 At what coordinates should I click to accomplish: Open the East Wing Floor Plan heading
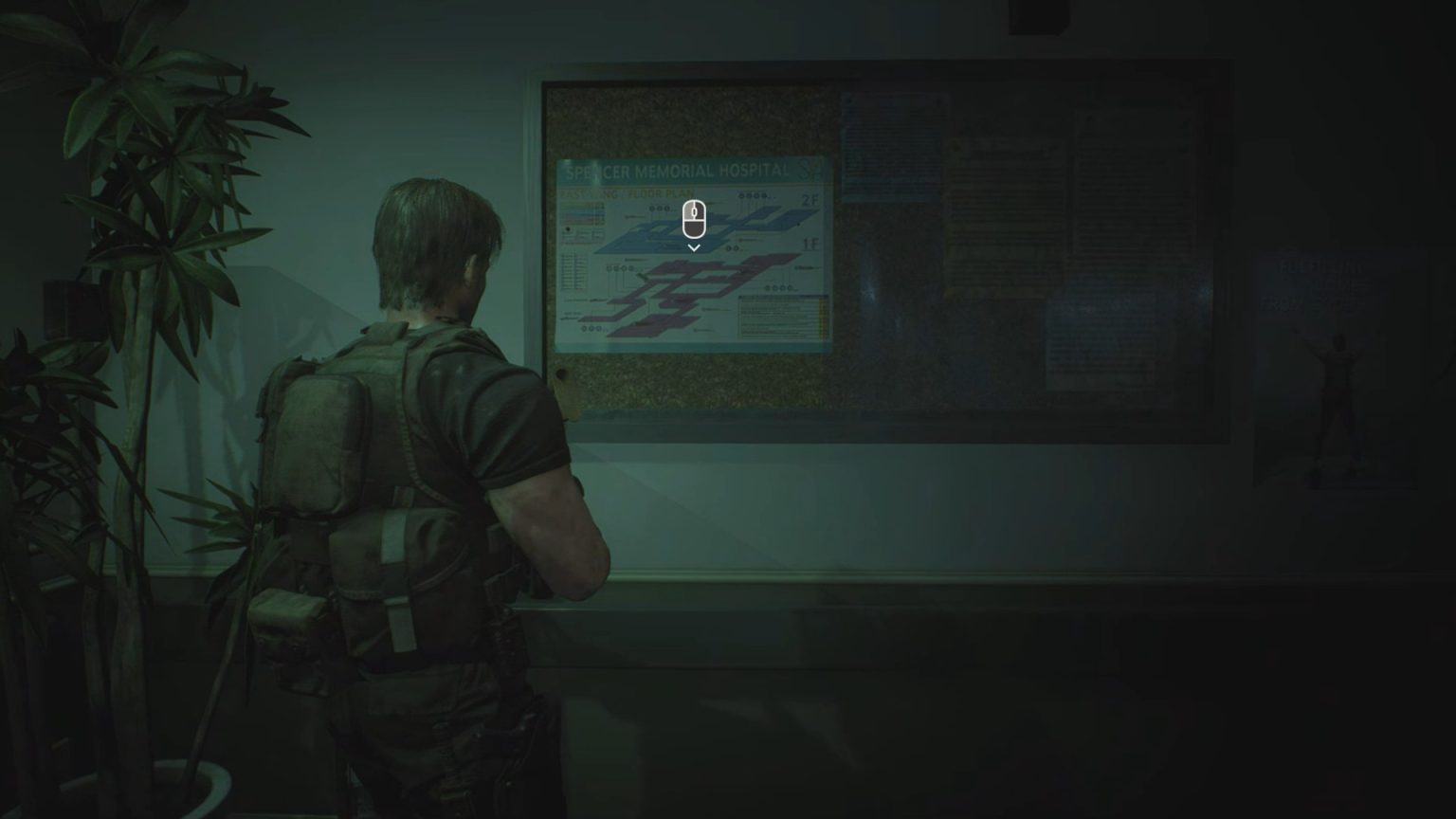point(626,192)
